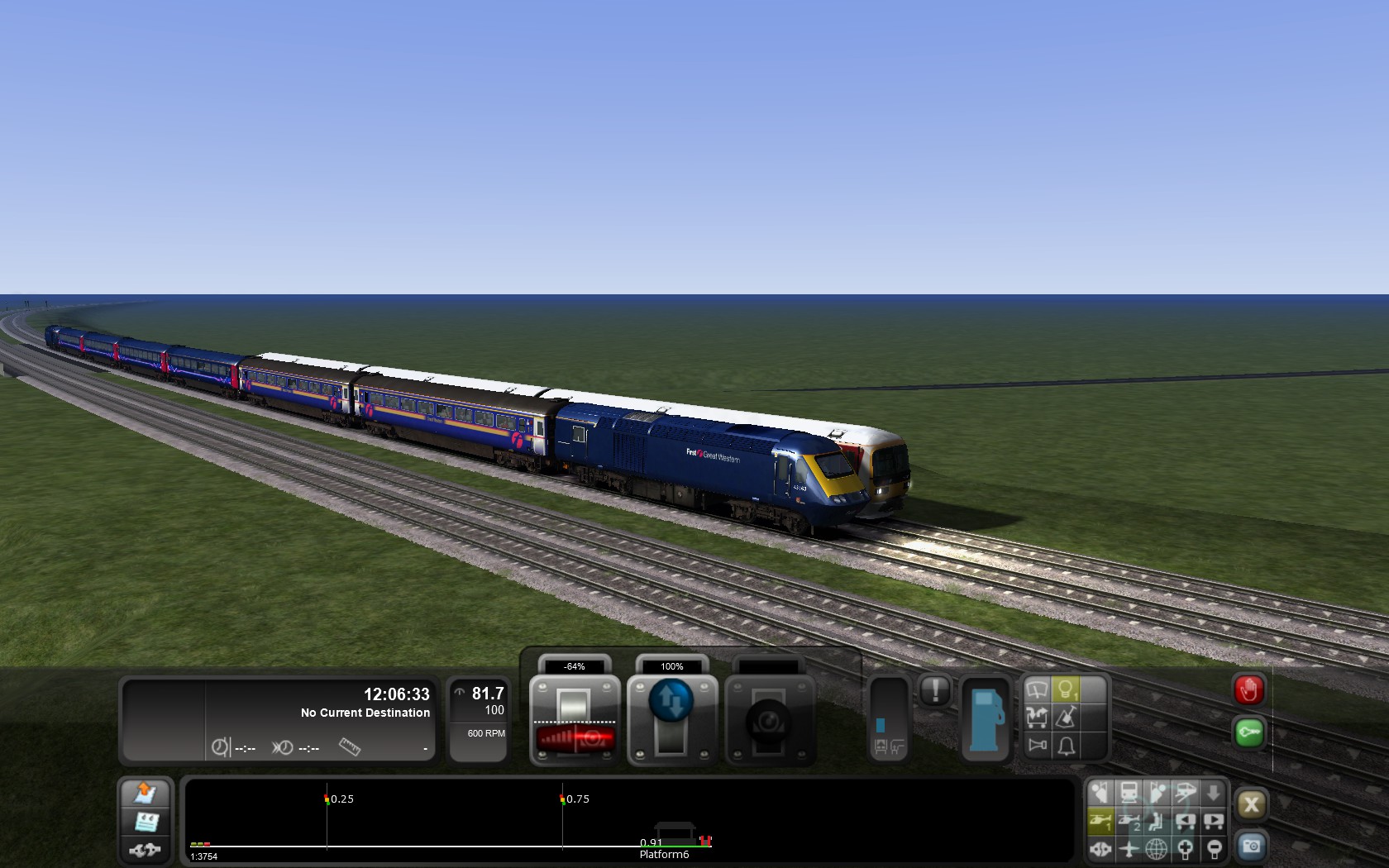Click the green key engine start button
Viewport: 1389px width, 868px height.
(x=1248, y=732)
